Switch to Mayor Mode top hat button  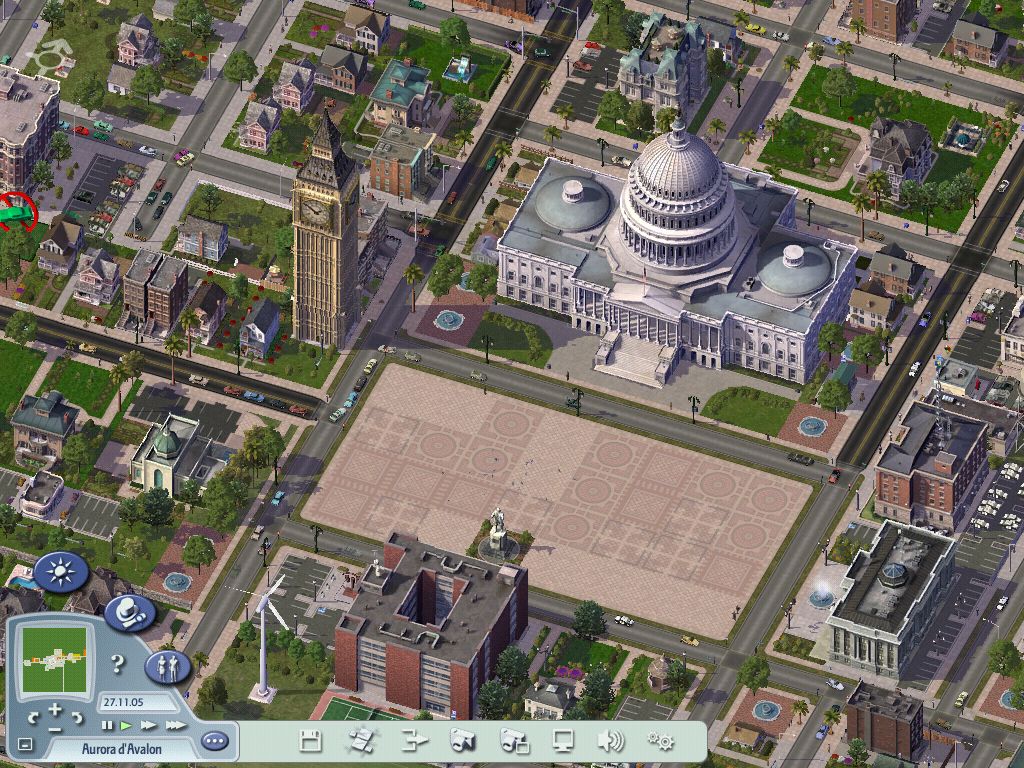point(129,613)
